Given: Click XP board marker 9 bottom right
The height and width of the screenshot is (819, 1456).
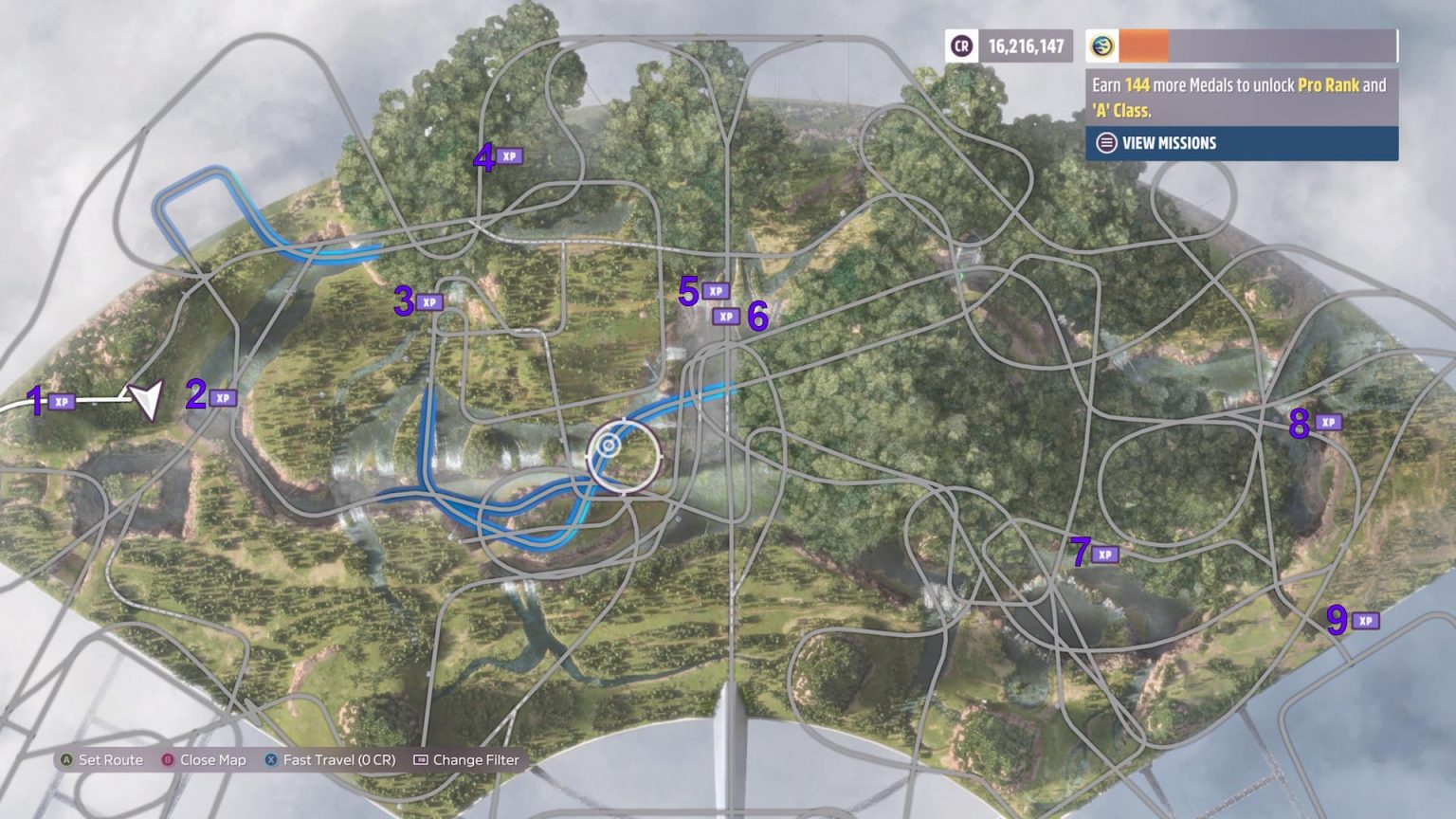Looking at the screenshot, I should (1364, 620).
